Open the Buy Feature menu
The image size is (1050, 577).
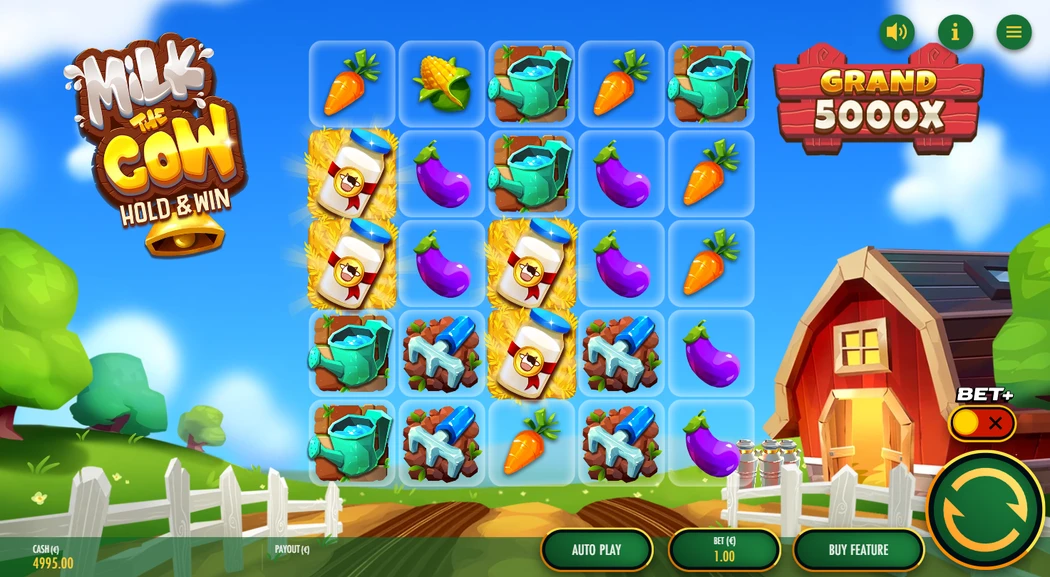[858, 550]
